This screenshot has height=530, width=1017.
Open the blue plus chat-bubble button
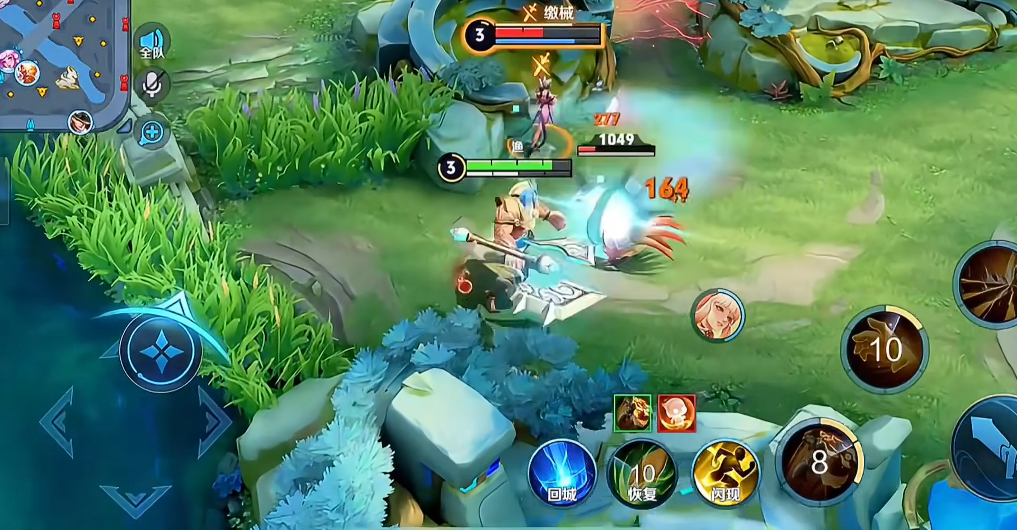(x=152, y=131)
